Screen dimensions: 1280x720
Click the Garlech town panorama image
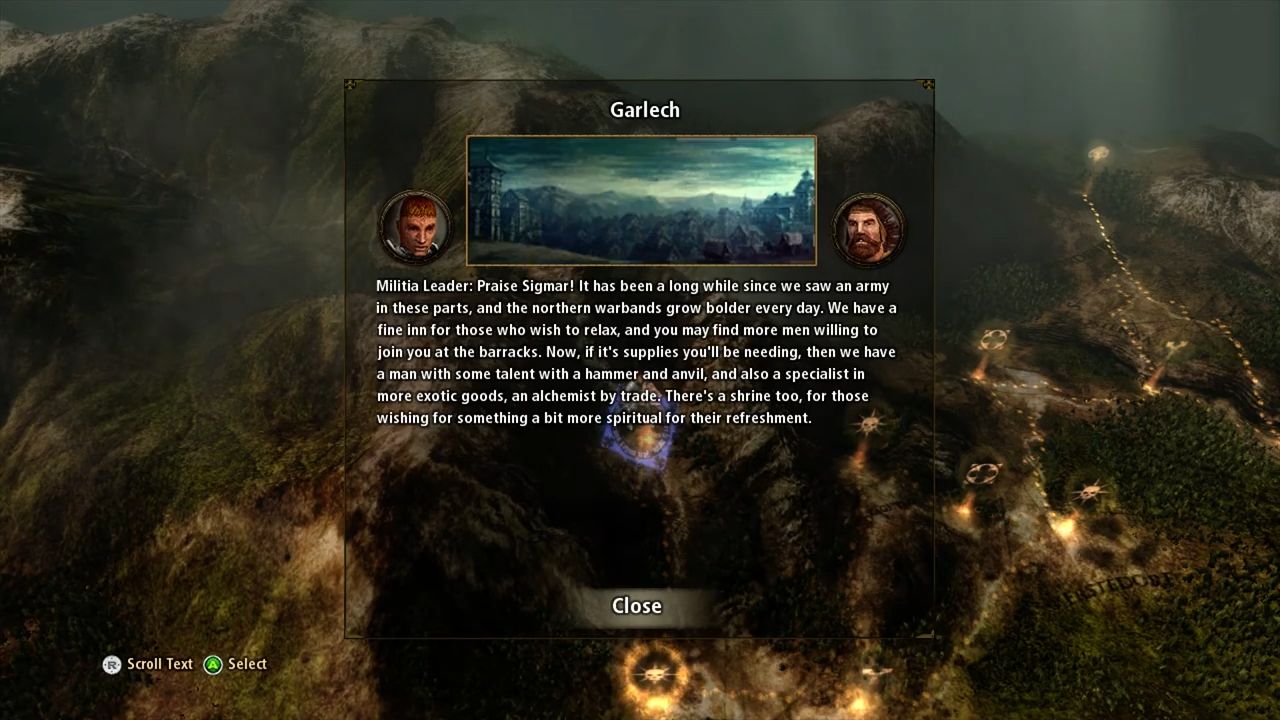pos(641,200)
